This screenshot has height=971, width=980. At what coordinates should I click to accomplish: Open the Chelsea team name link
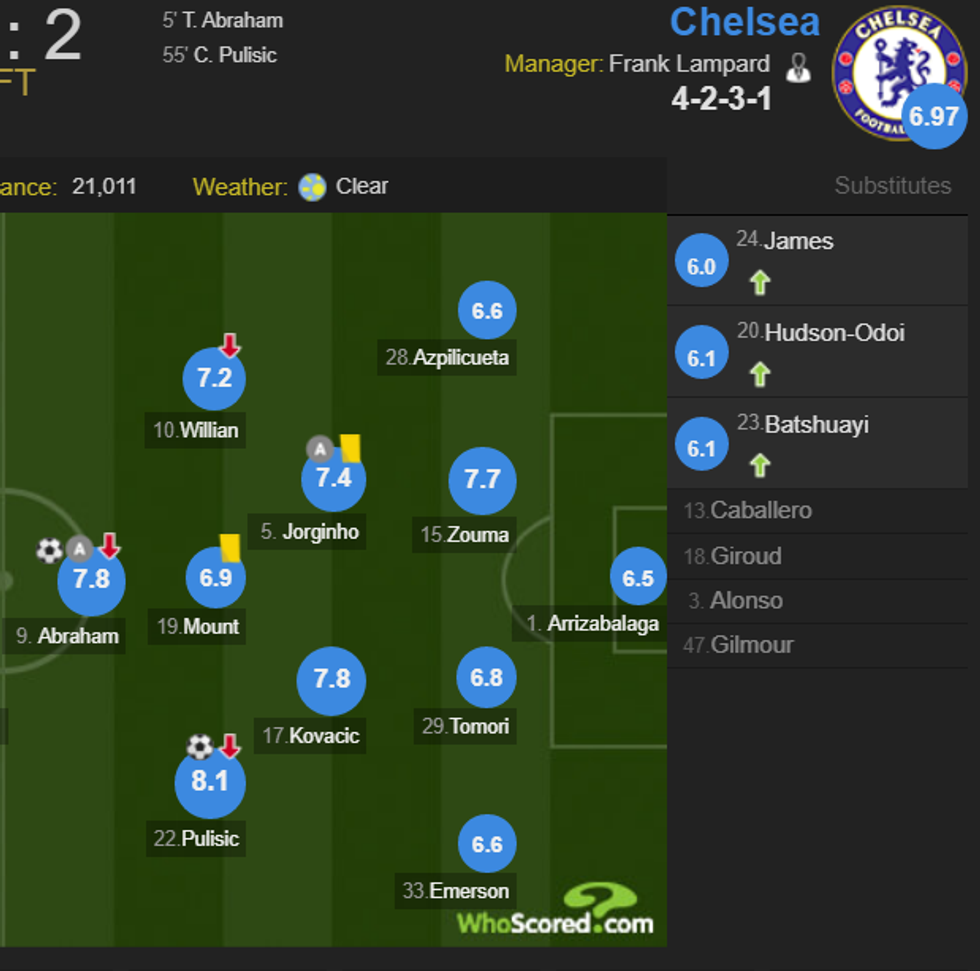point(744,22)
